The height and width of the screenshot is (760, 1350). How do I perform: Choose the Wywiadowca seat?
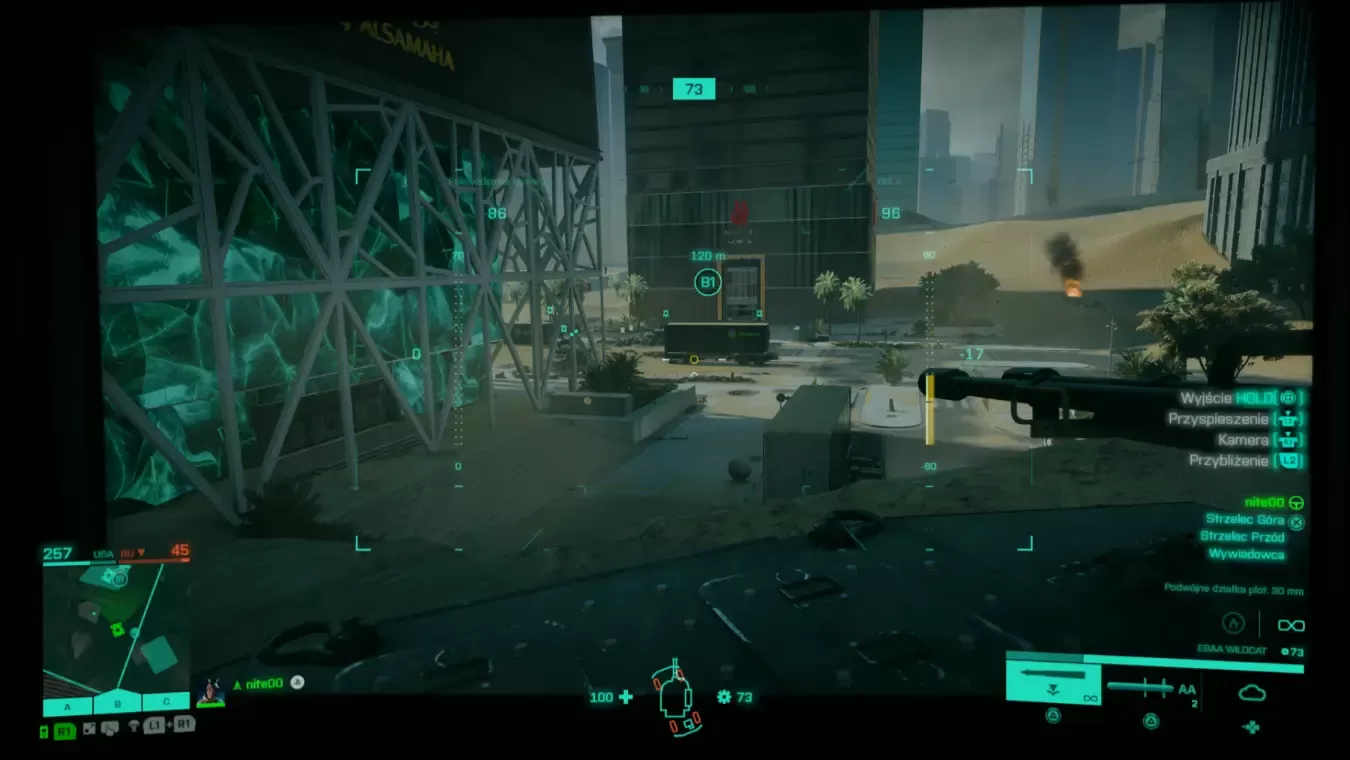(1246, 554)
